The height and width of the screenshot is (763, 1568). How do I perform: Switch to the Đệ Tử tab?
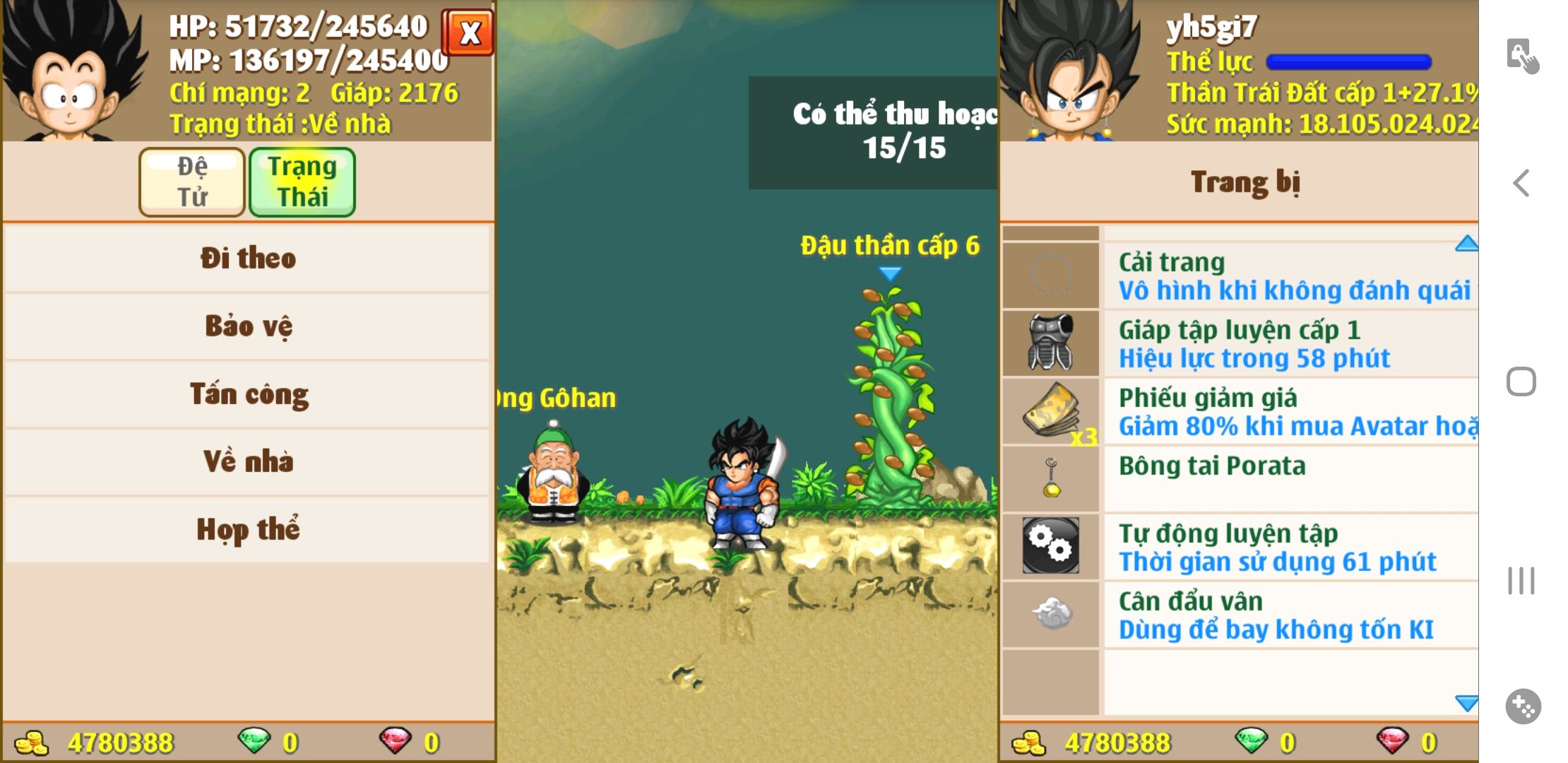tap(192, 182)
